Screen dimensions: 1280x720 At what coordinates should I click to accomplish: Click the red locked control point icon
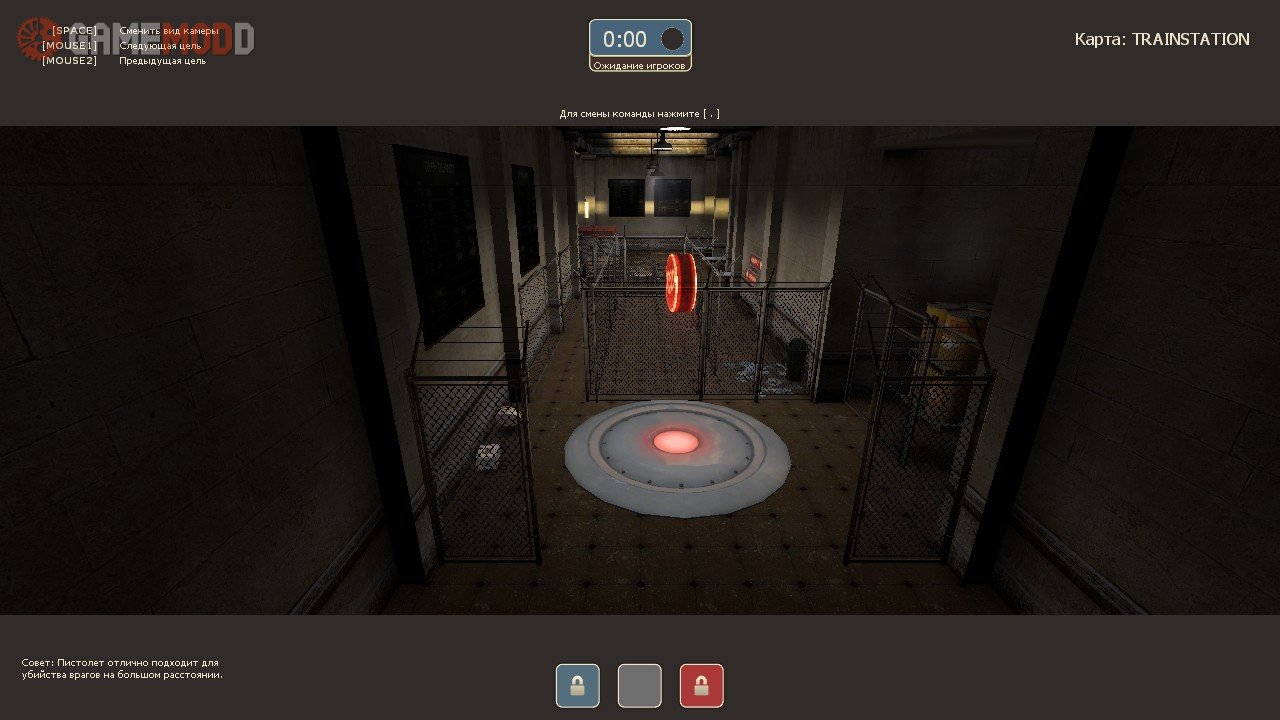coord(701,686)
